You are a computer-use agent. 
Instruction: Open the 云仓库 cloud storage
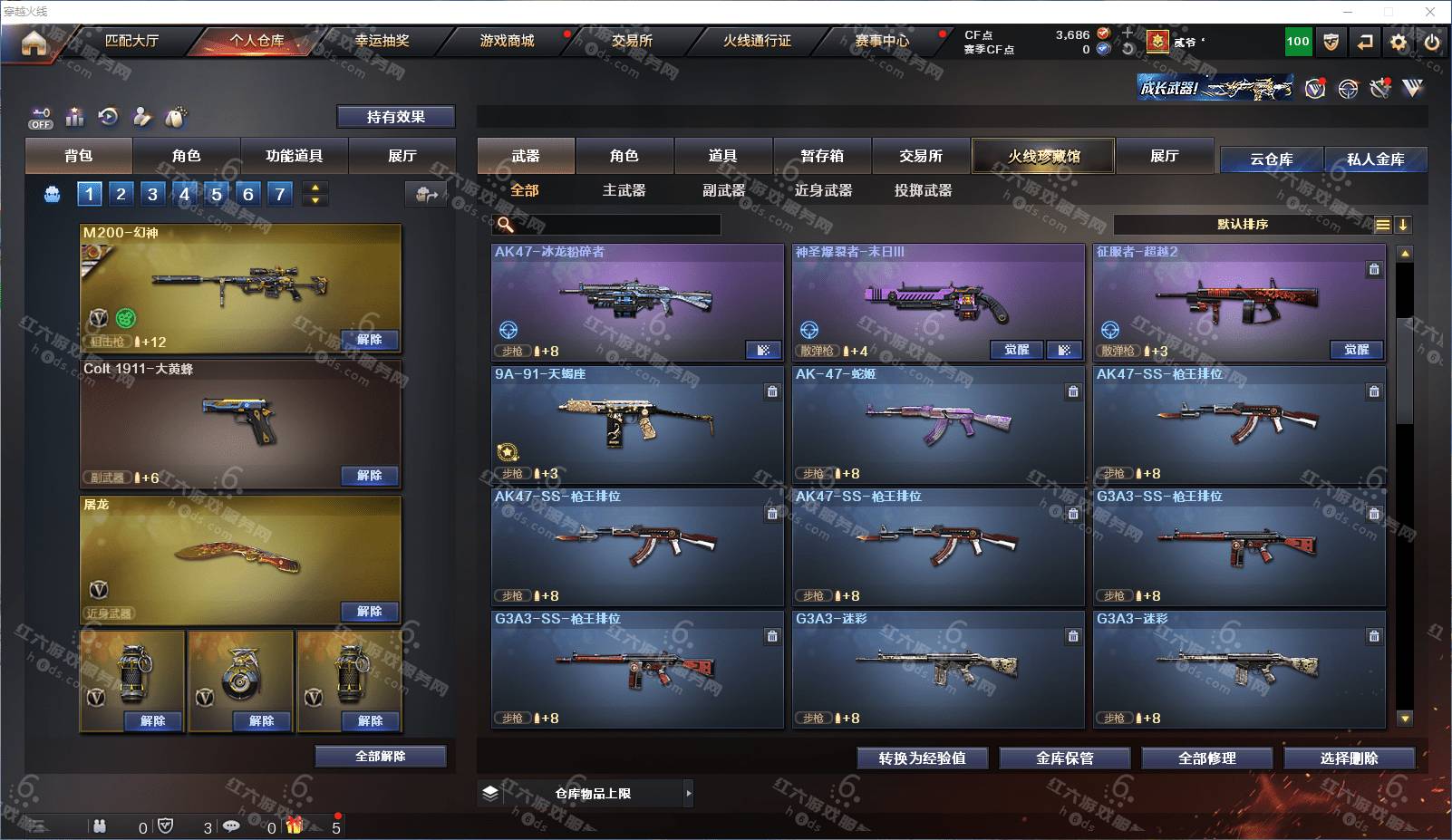click(x=1271, y=159)
